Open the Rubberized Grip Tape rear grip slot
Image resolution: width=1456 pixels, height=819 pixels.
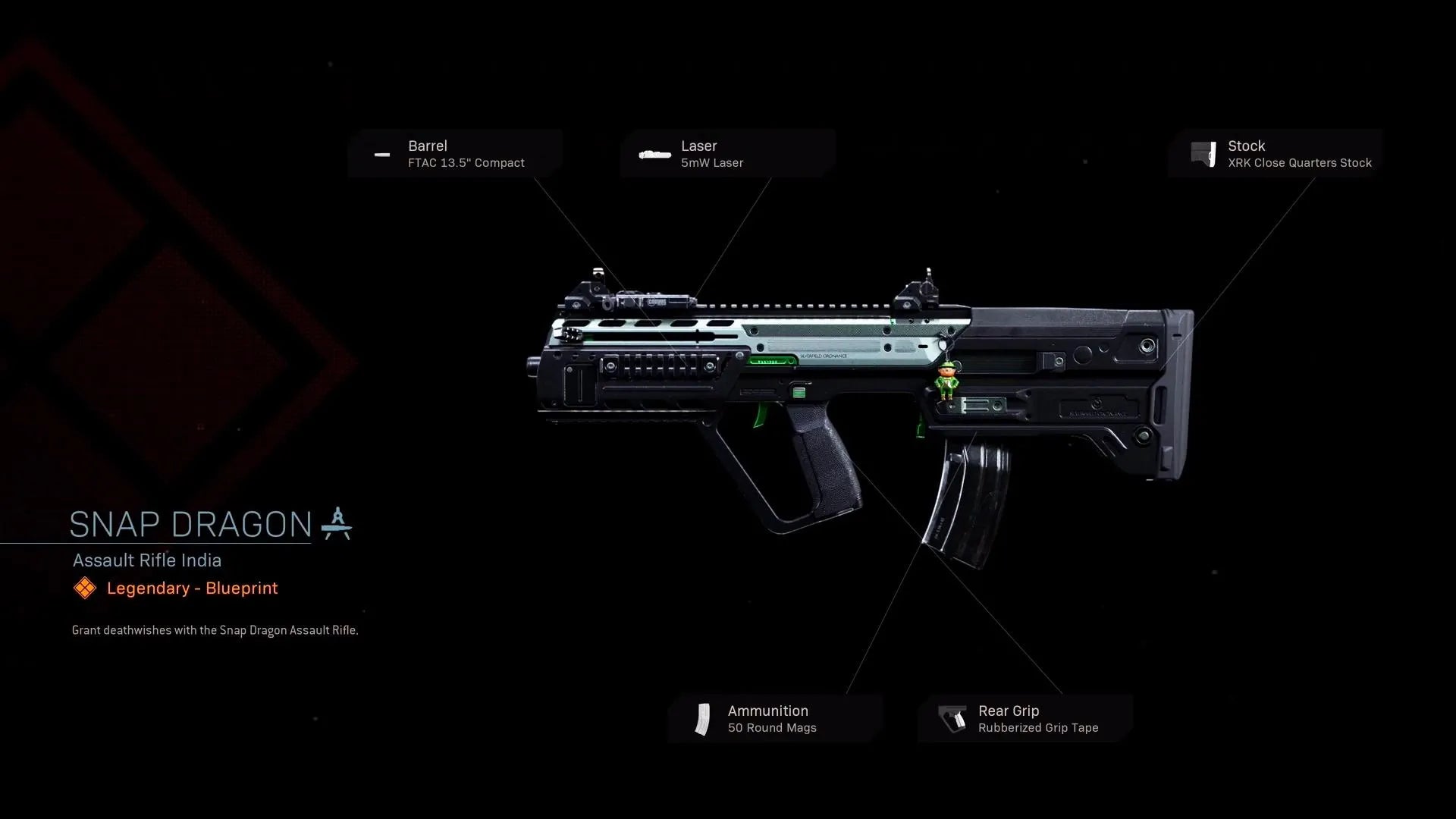click(1025, 719)
